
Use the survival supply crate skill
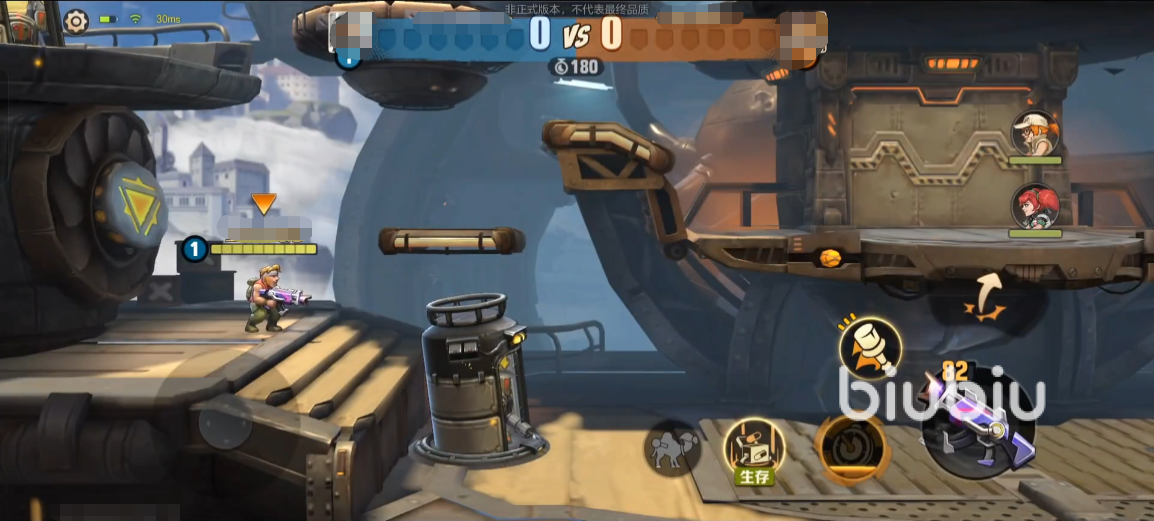pos(753,447)
